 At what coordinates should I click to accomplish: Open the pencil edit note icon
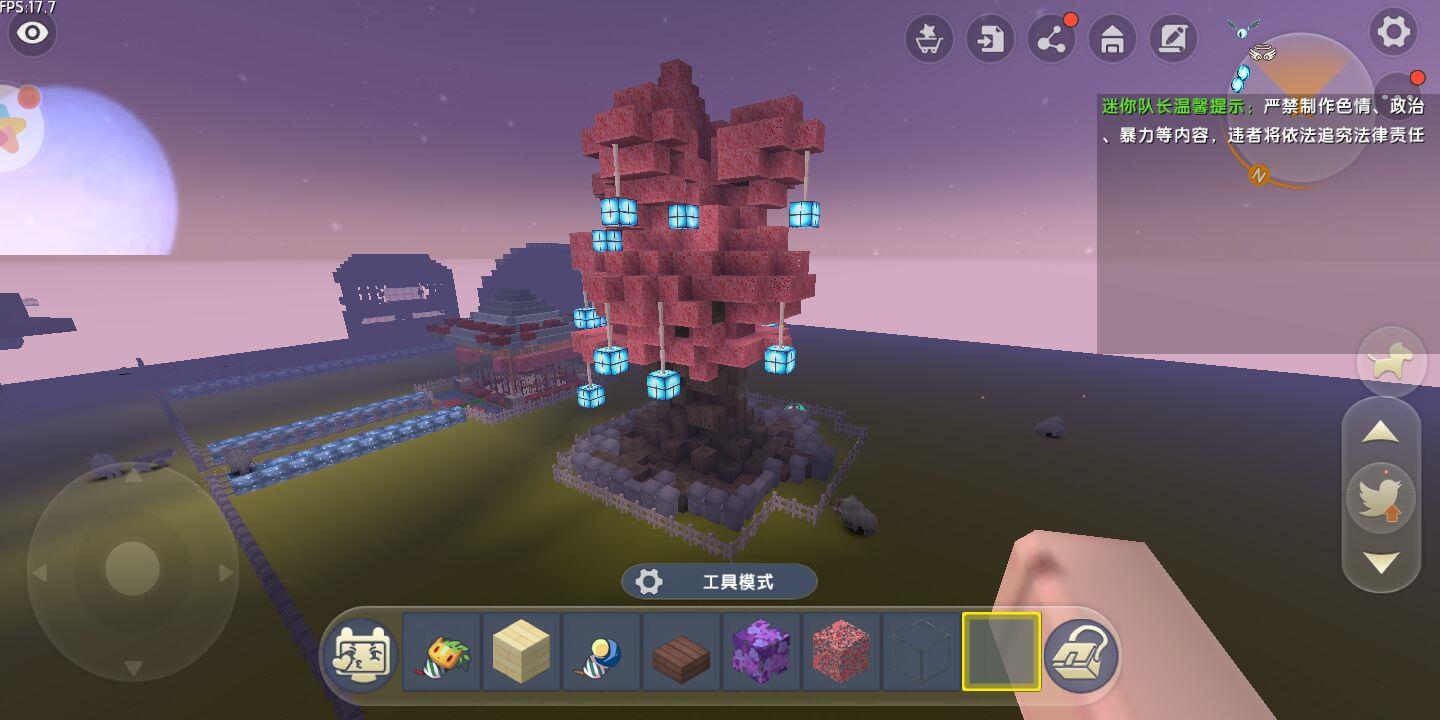(1173, 40)
